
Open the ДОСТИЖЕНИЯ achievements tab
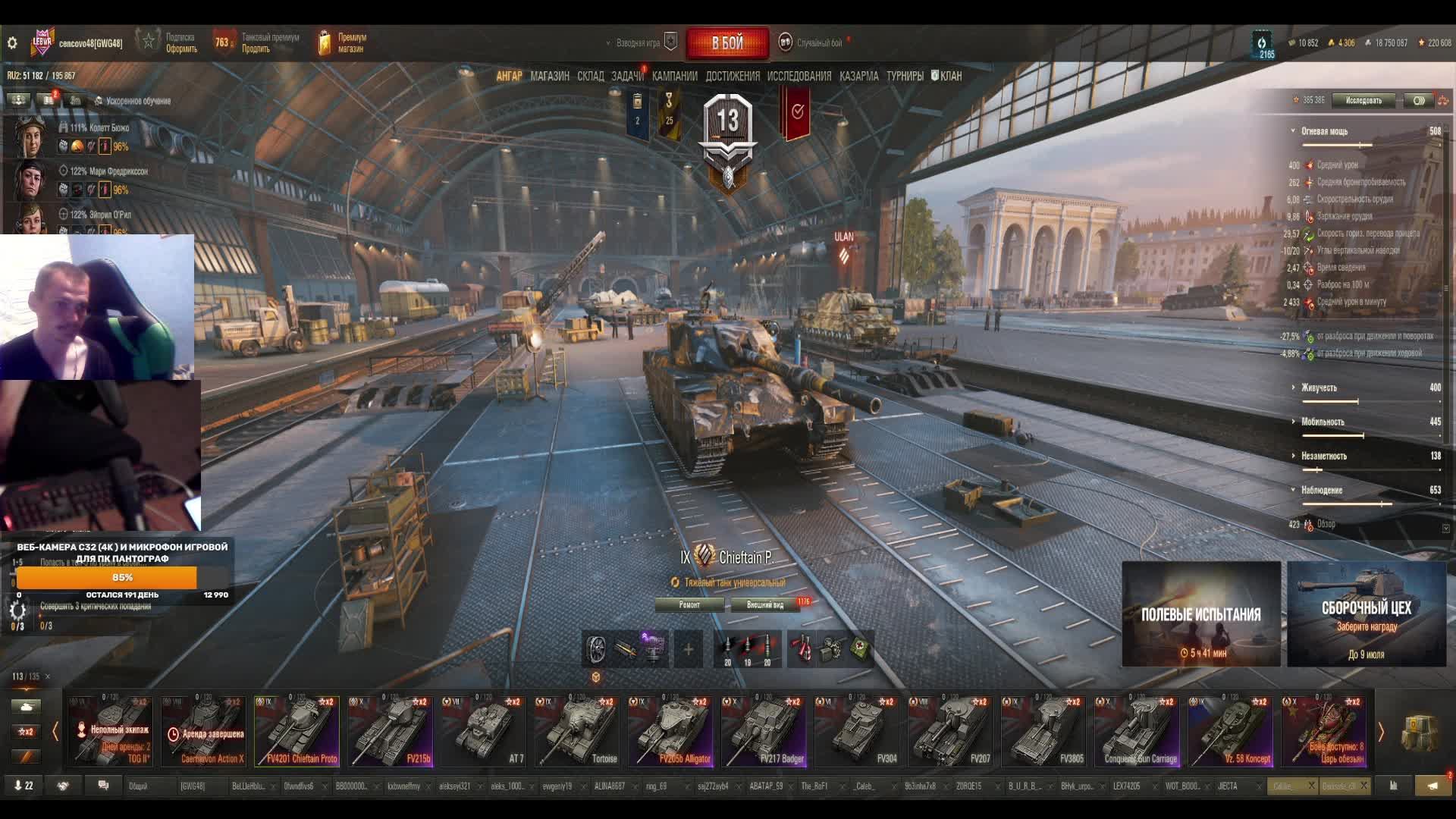pos(732,76)
